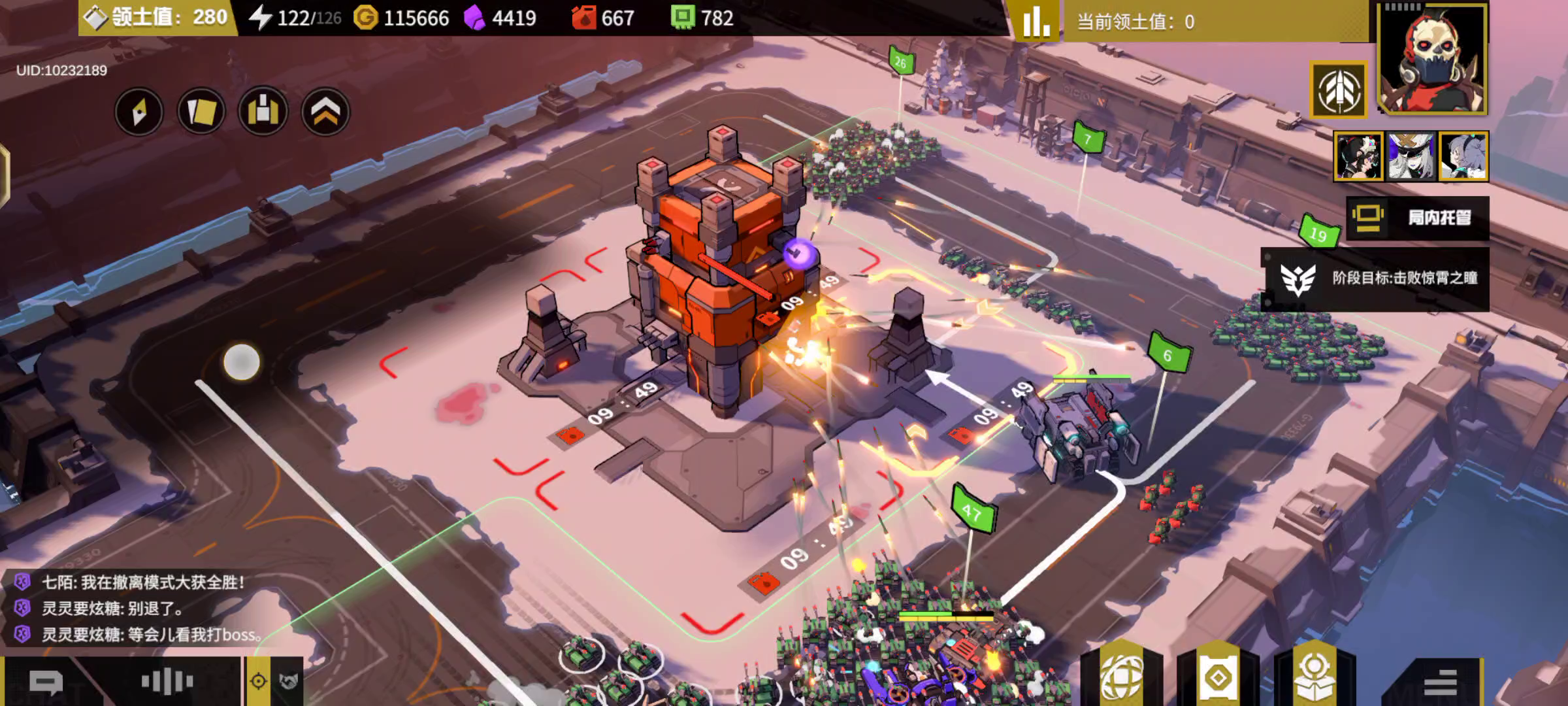Open the globe world map button
The height and width of the screenshot is (706, 1568).
pyautogui.click(x=1122, y=677)
